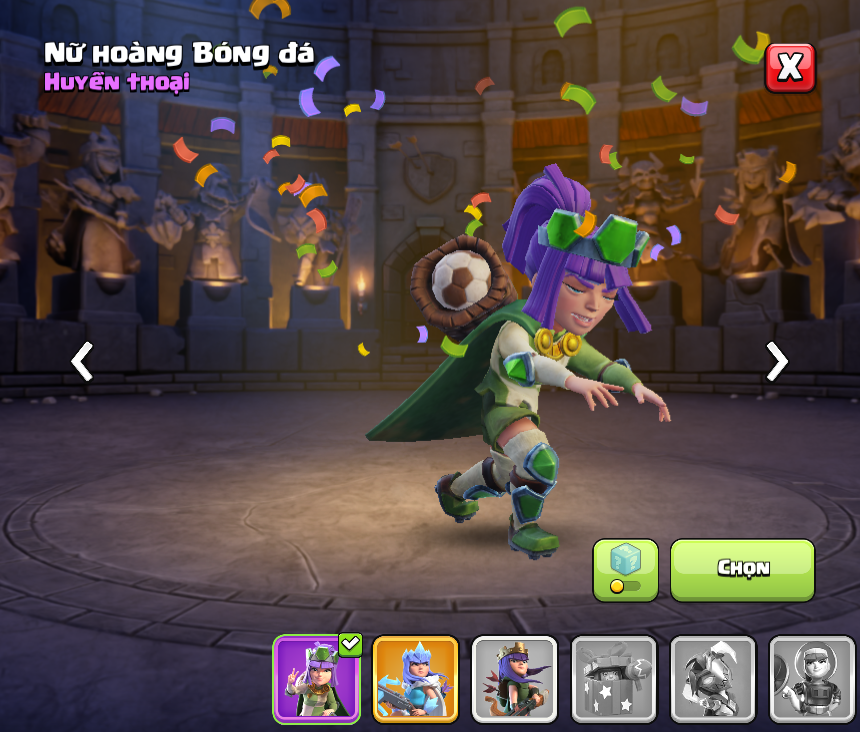Choose the locked armored warrior skin thumbnail
Screen dimensions: 860x732
click(712, 679)
